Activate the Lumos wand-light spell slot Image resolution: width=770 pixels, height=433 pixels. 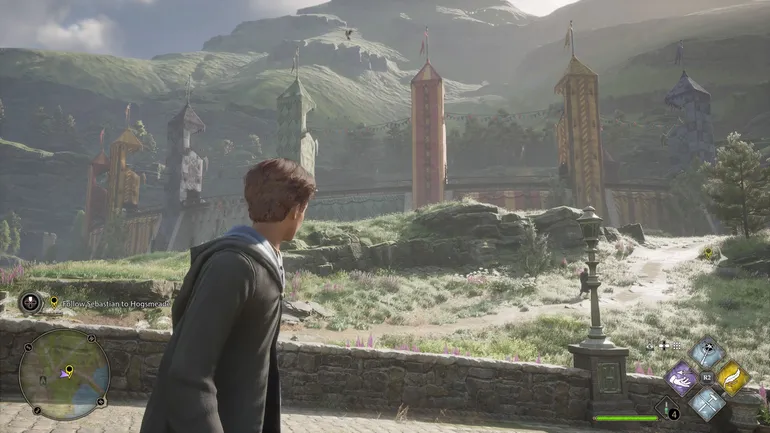[707, 353]
